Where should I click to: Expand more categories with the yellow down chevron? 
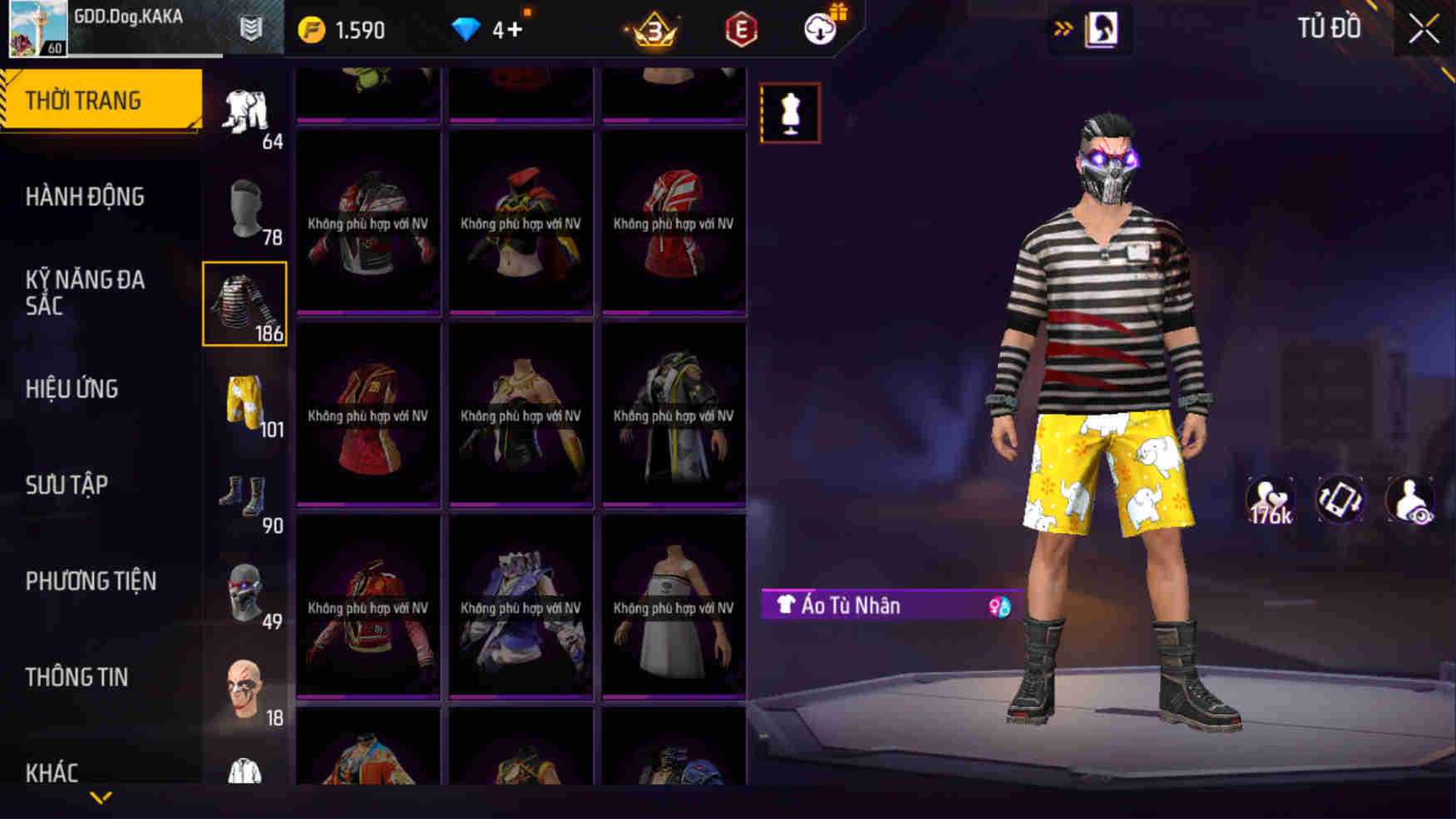[x=102, y=797]
